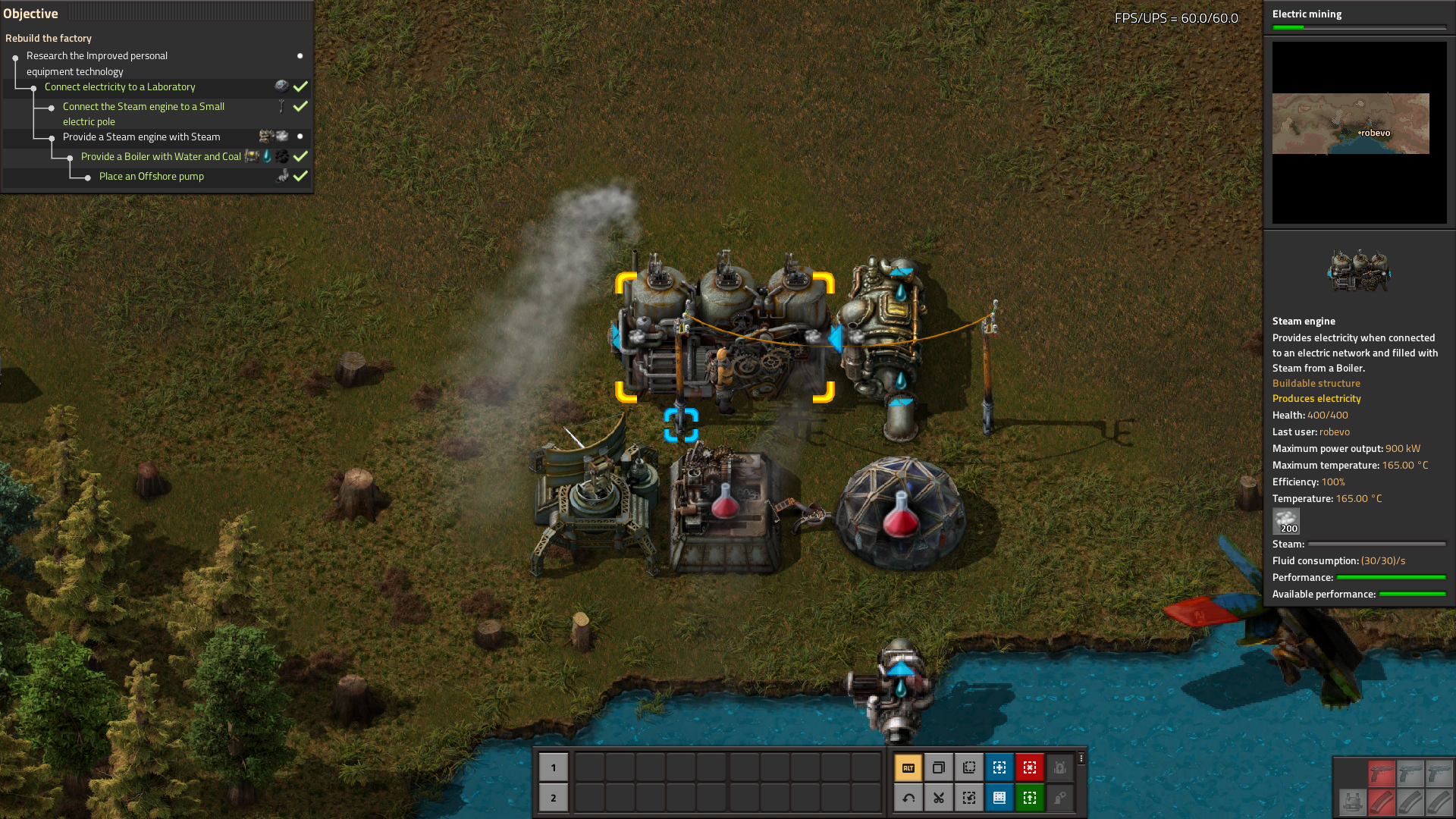The width and height of the screenshot is (1456, 819).
Task: Open the shortcut bar three-dot menu
Action: point(1081,758)
